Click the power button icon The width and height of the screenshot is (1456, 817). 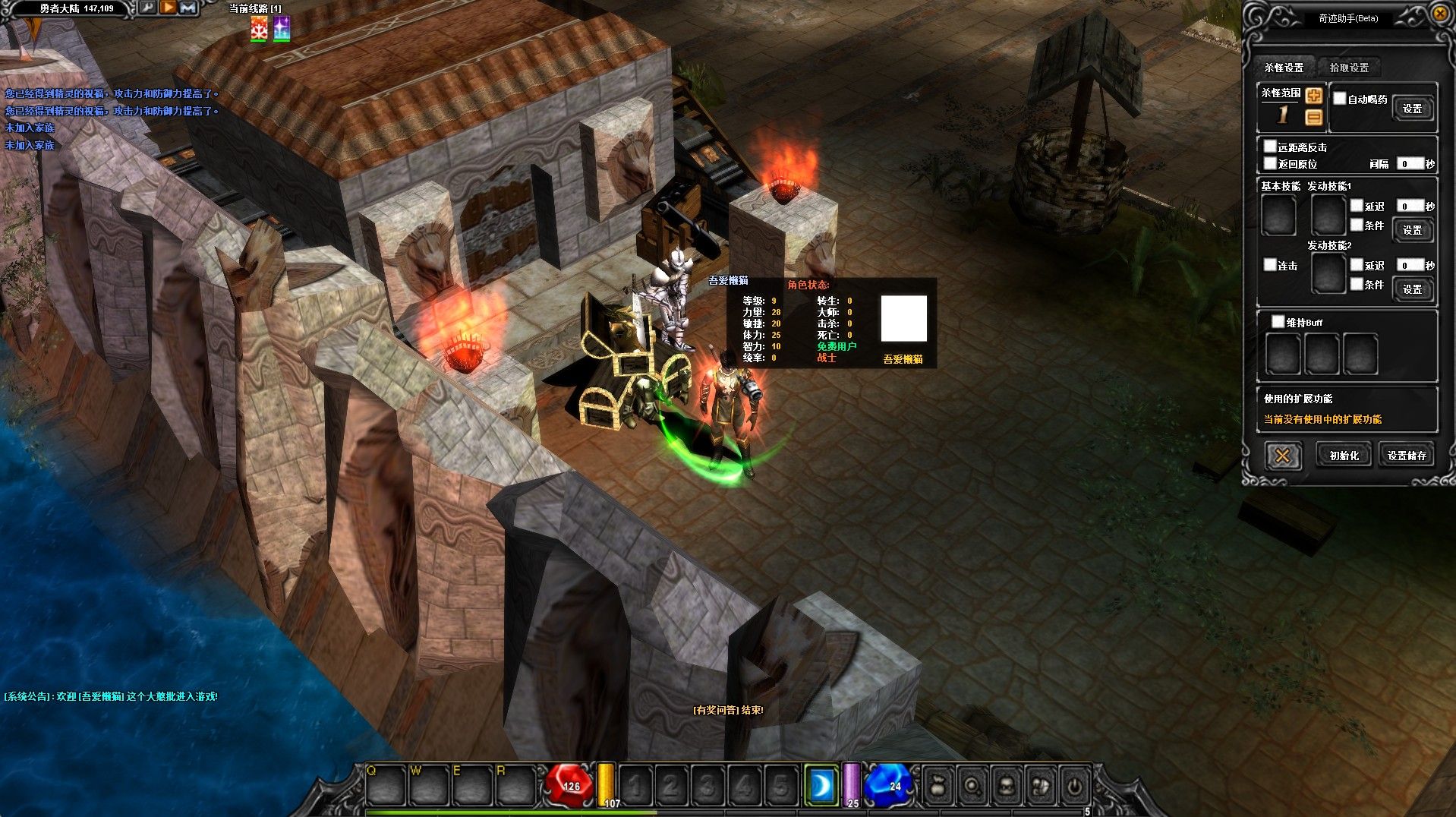click(x=1074, y=786)
